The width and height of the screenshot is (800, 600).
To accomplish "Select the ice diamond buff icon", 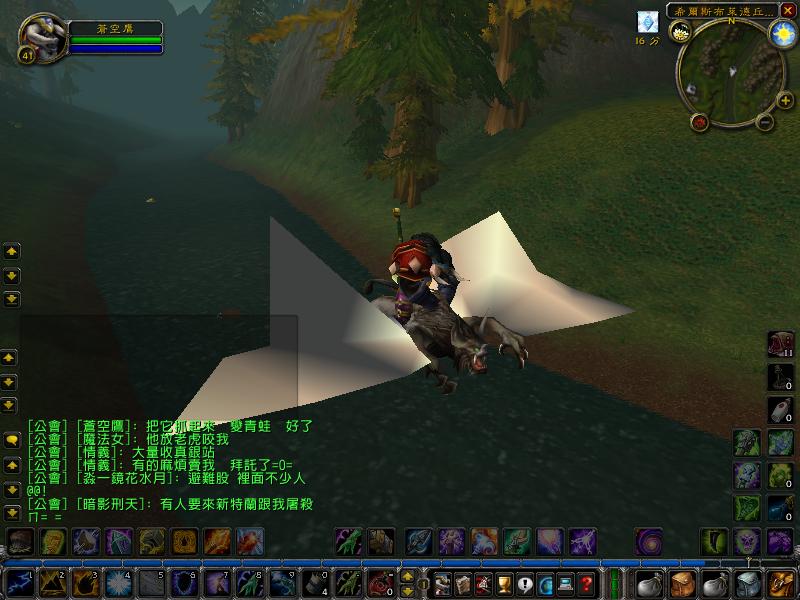I will tap(648, 22).
